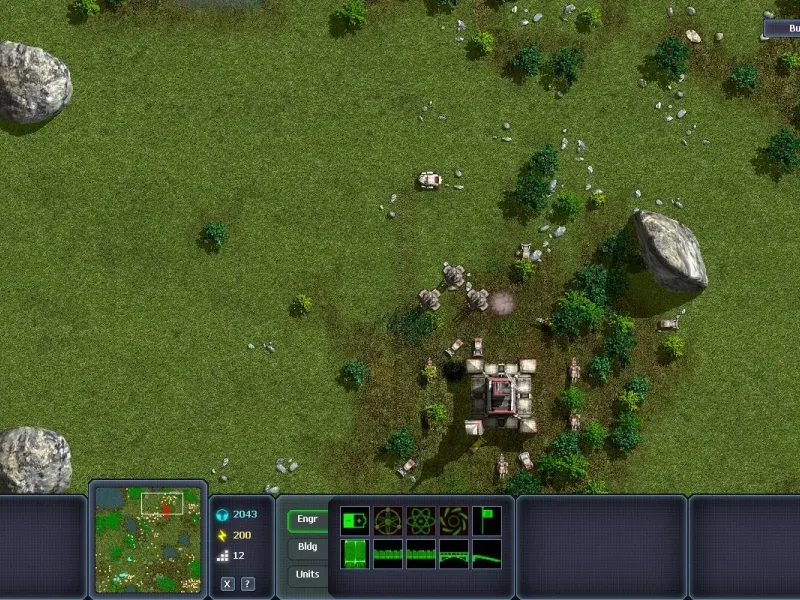Select the Units build tab
Screen dimensions: 800x600
pos(307,574)
